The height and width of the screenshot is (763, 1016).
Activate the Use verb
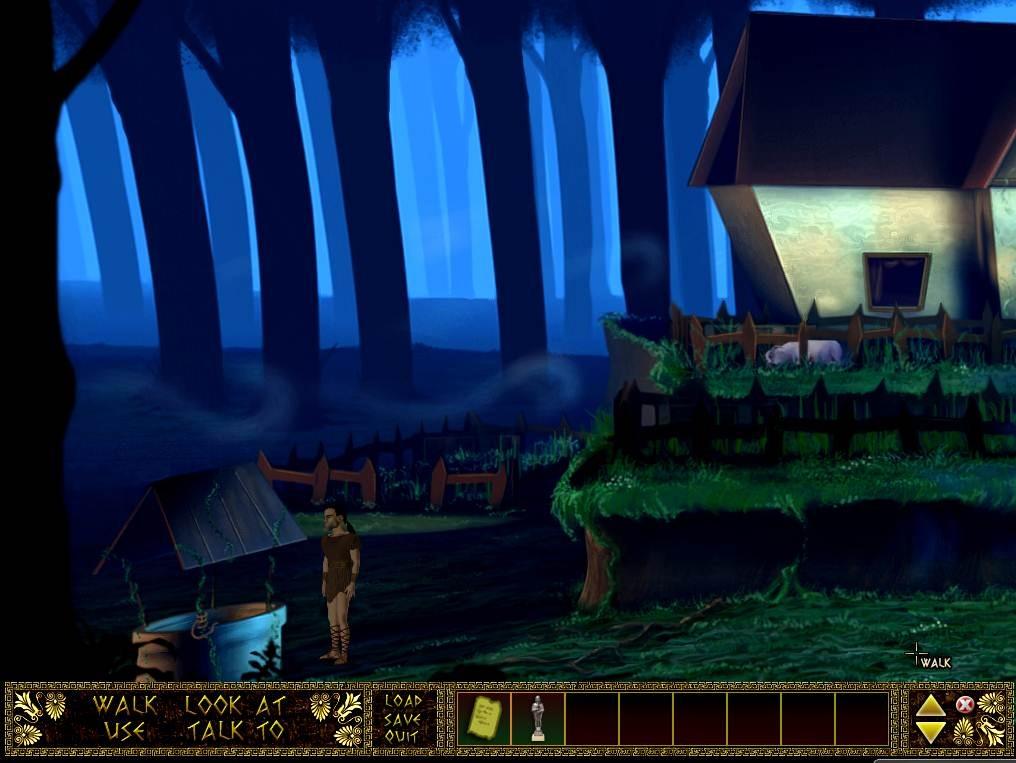(125, 730)
